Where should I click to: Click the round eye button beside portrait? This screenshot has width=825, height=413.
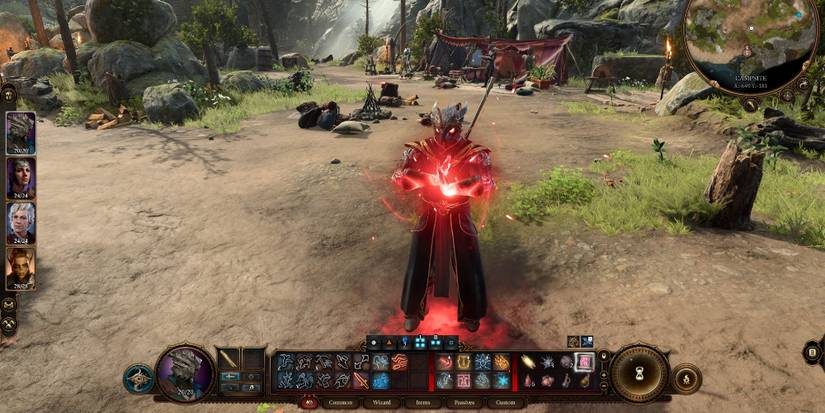(x=138, y=378)
